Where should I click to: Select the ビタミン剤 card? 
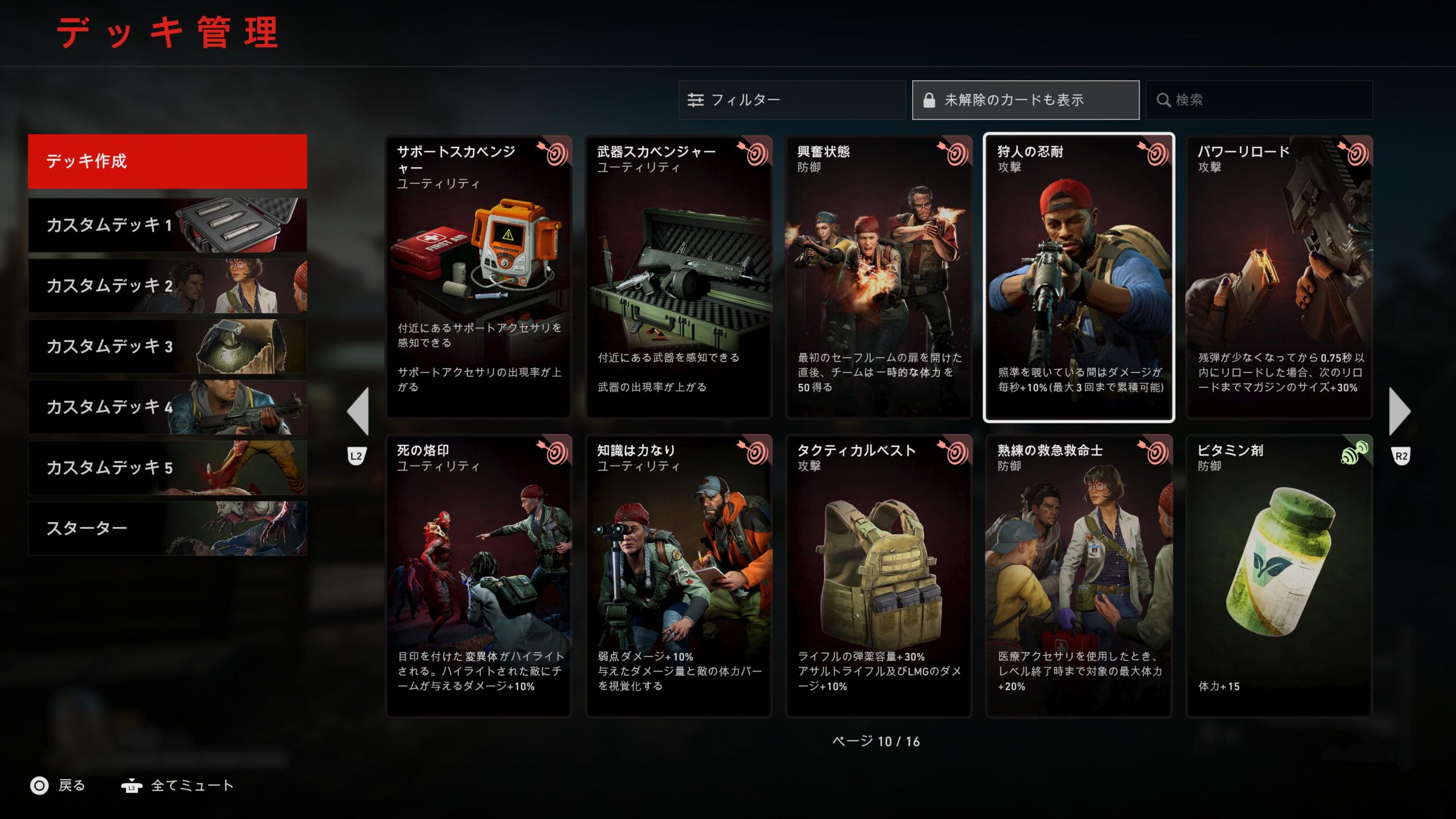tap(1279, 576)
